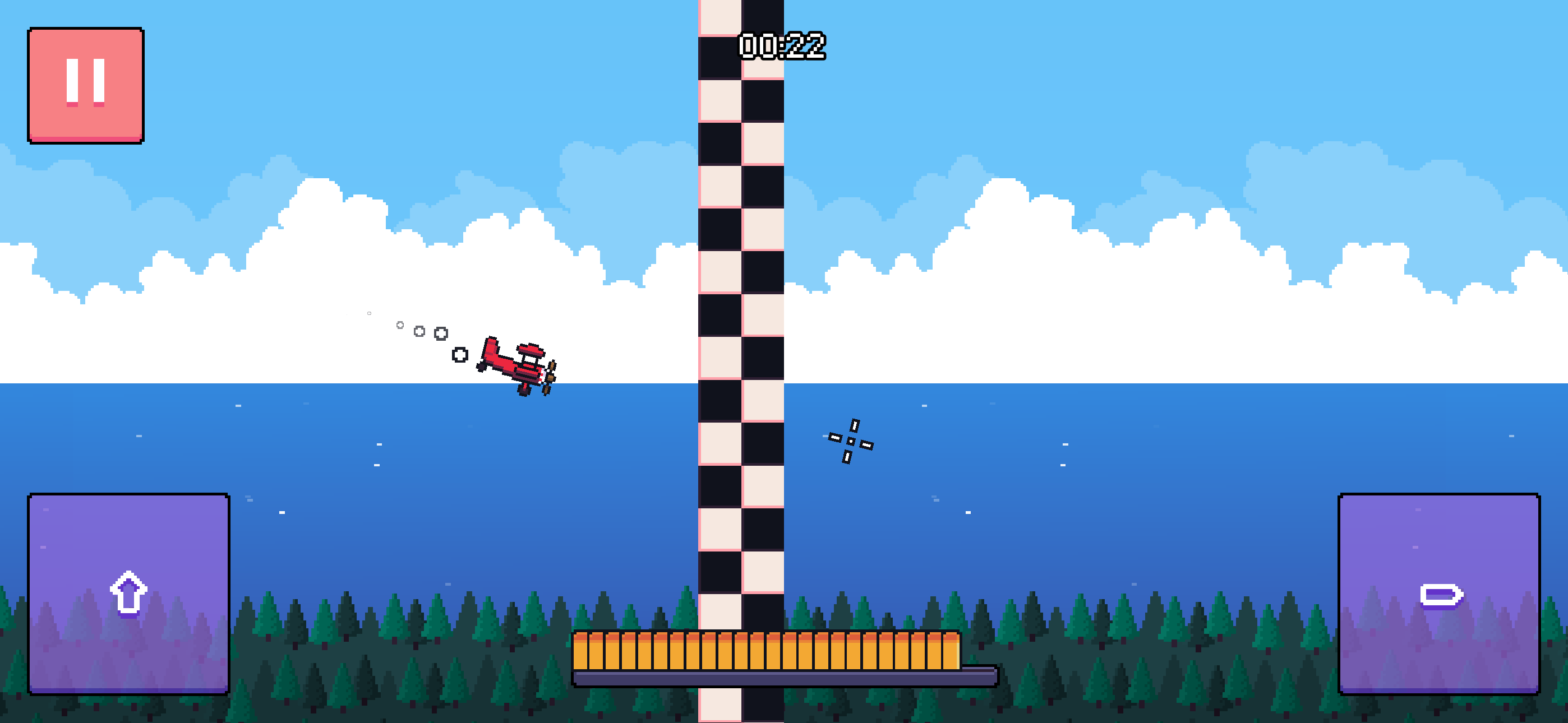Click the checkered finish pole

pyautogui.click(x=741, y=365)
